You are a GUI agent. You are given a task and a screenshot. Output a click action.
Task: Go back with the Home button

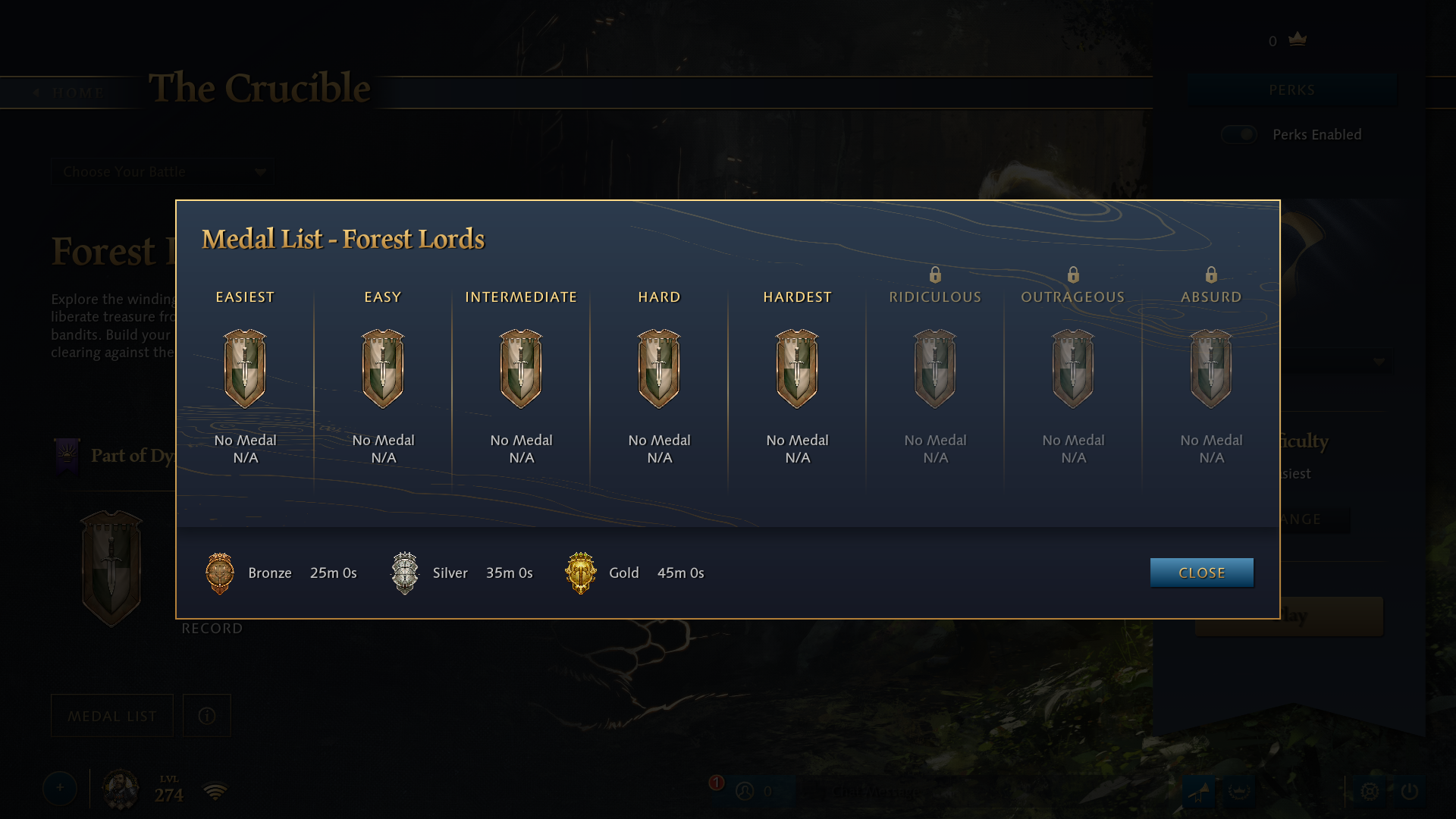[x=70, y=93]
